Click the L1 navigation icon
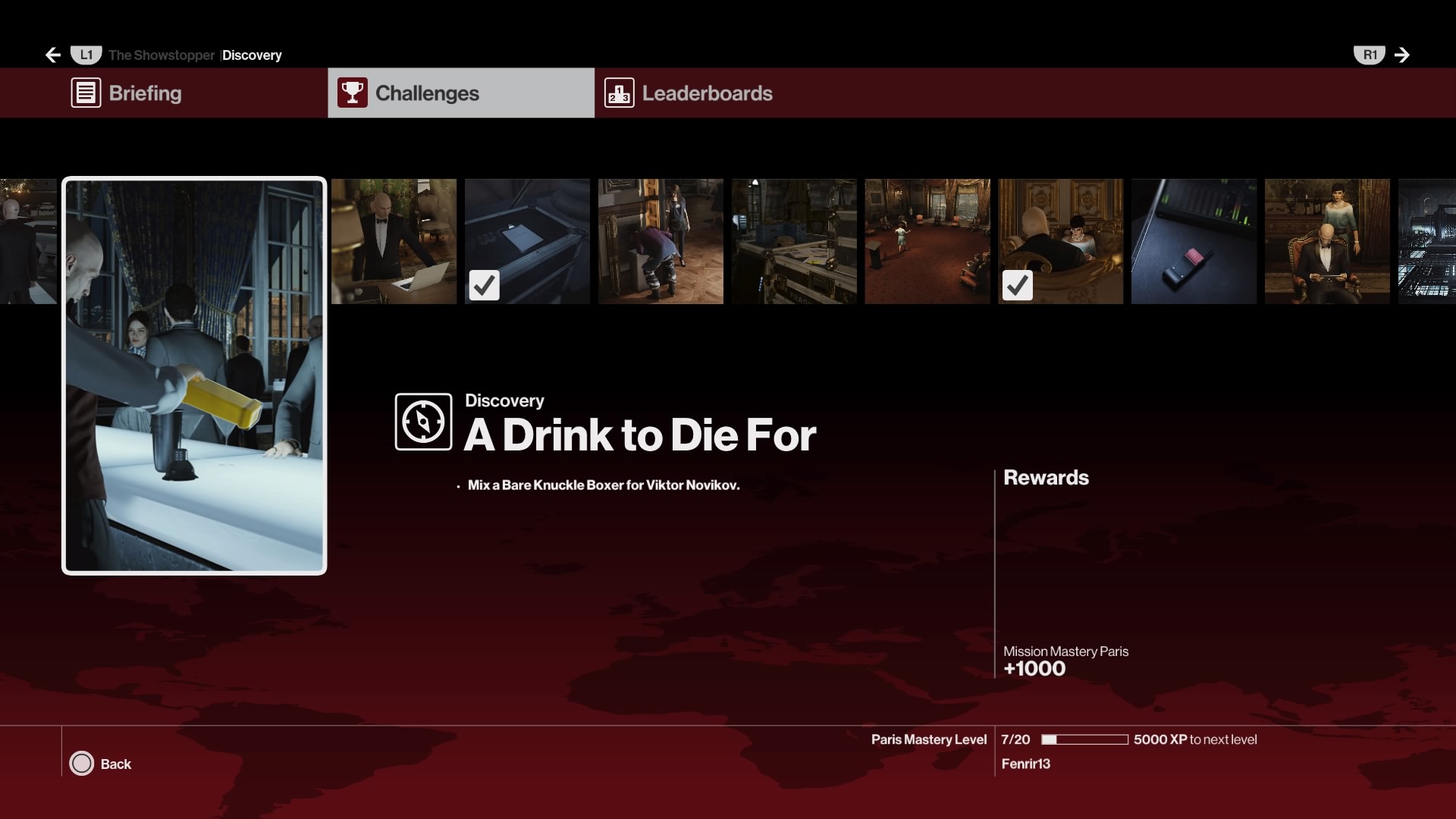This screenshot has width=1456, height=819. click(x=86, y=54)
